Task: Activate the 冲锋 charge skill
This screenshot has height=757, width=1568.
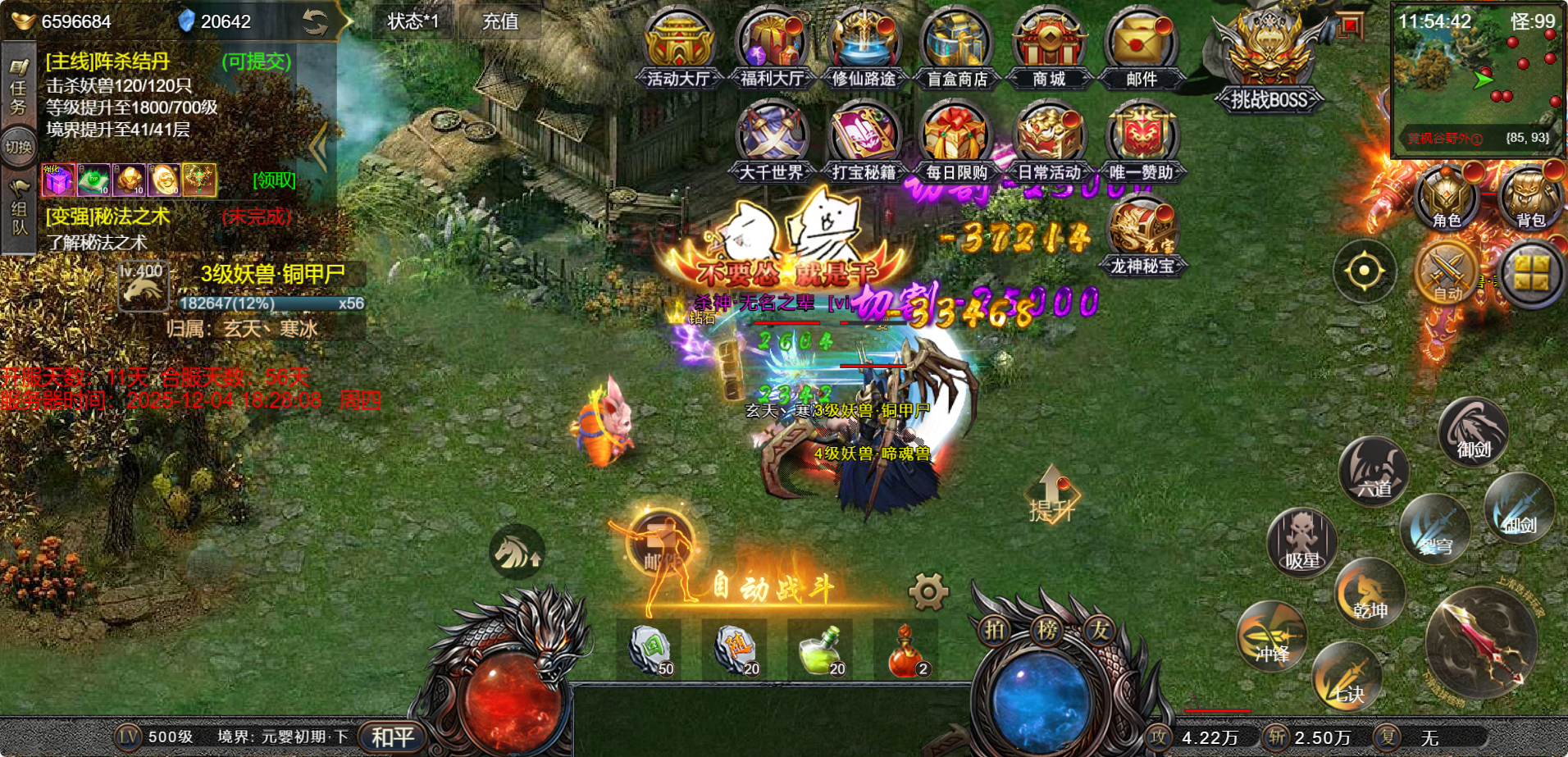Action: click(x=1272, y=637)
